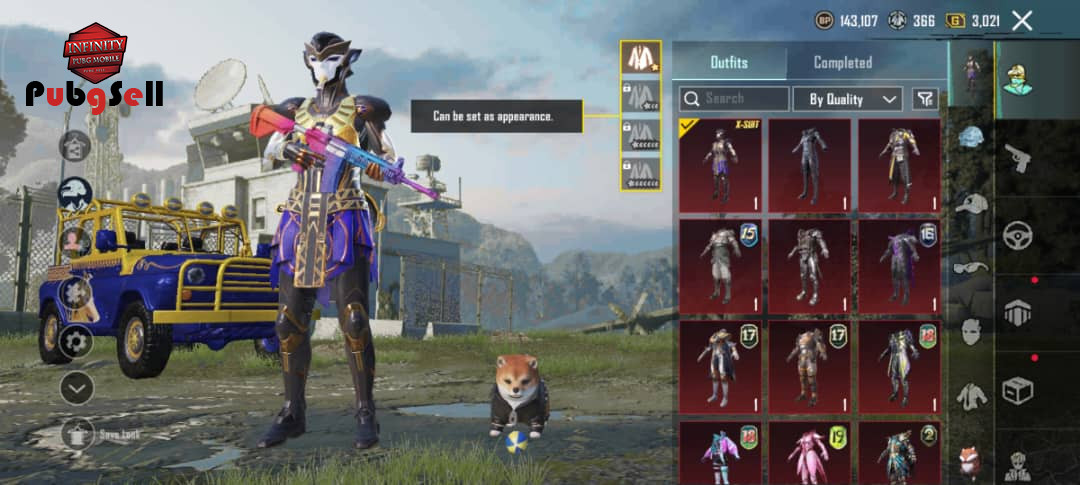Viewport: 1080px width, 485px height.
Task: Open the weapons category with pistol icon
Action: point(1018,158)
